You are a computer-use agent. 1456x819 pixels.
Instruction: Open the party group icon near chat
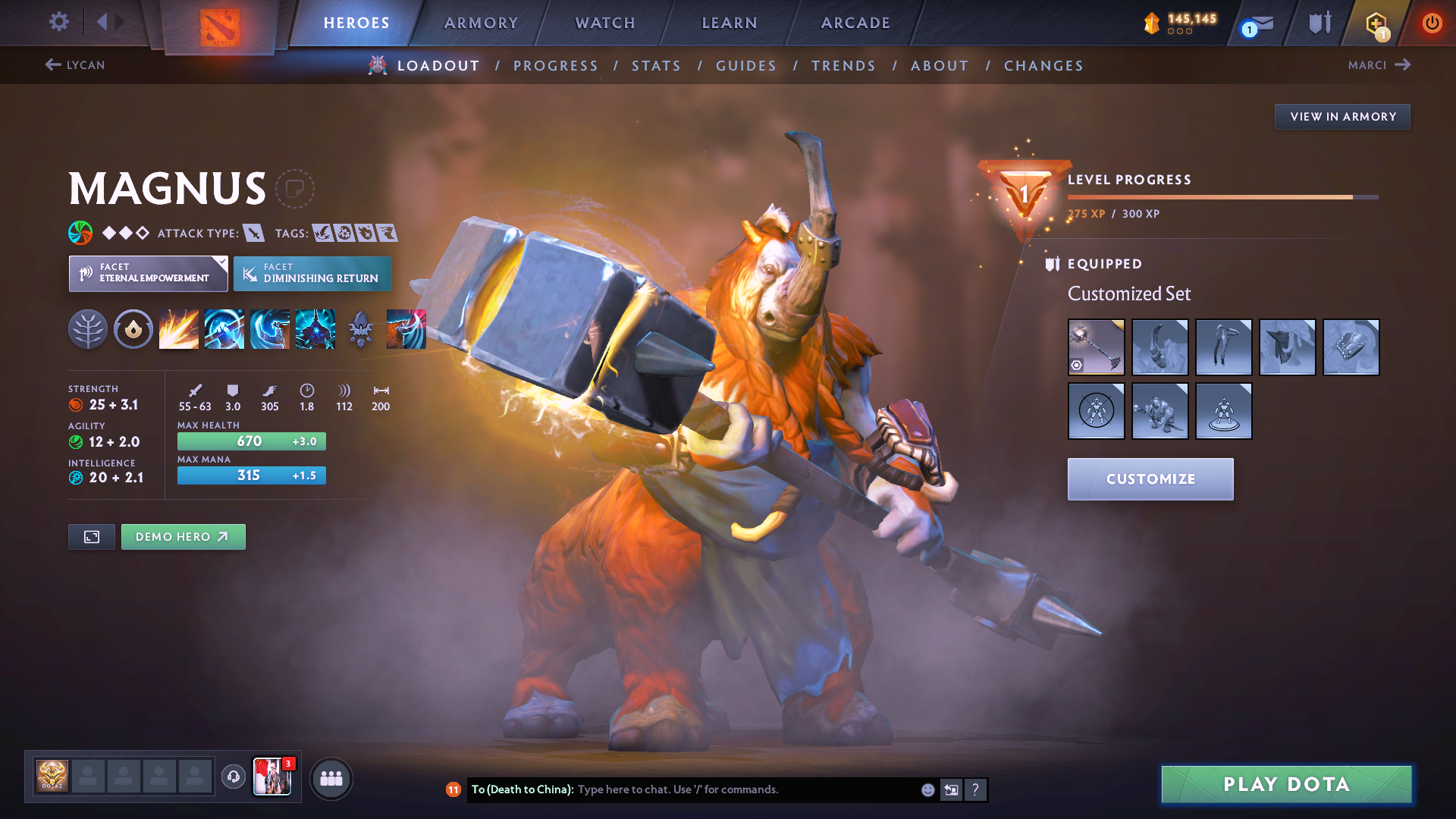click(331, 778)
